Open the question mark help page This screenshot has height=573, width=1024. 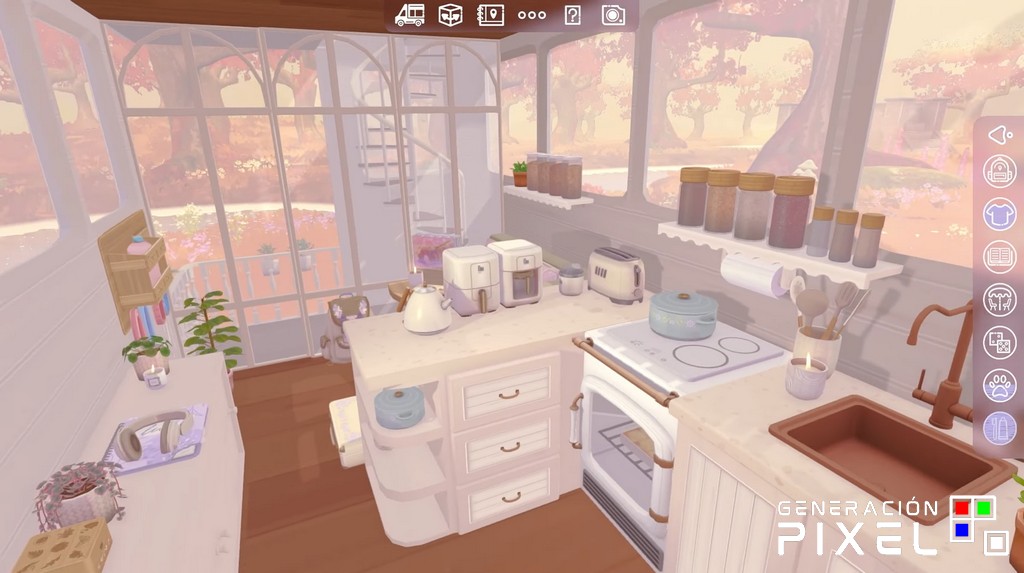pos(572,15)
